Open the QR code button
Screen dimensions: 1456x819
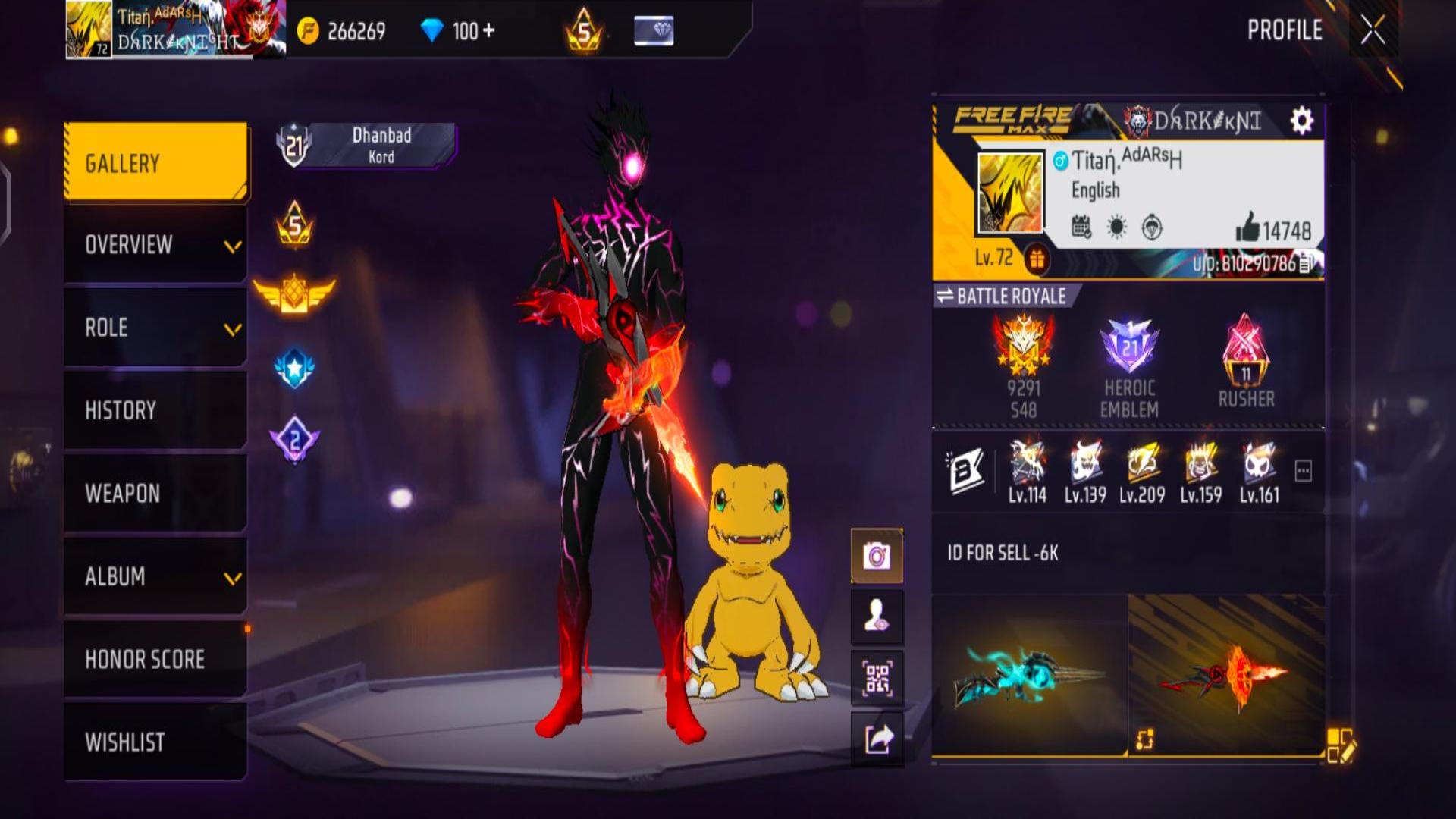[877, 678]
